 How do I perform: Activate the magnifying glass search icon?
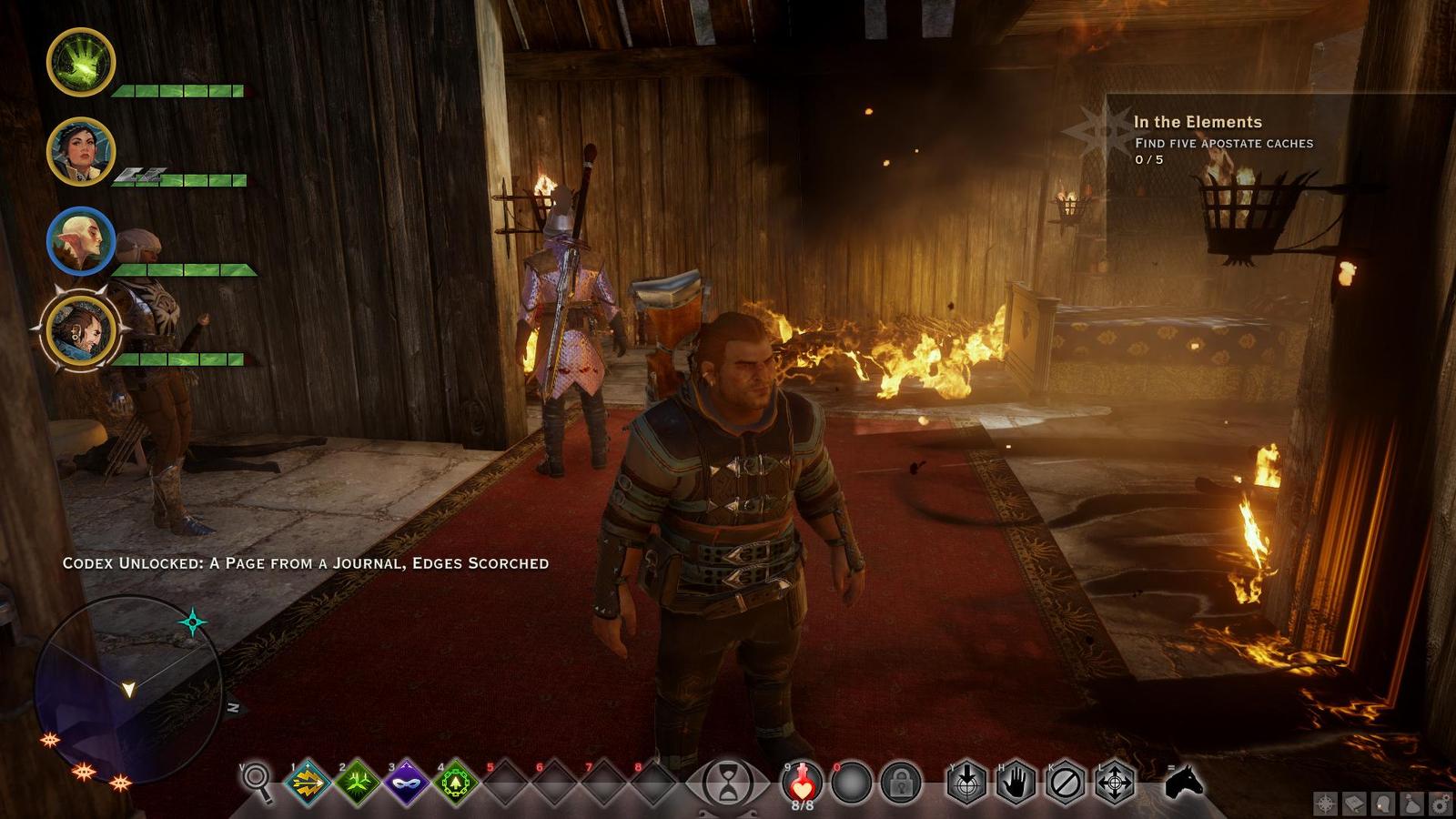click(258, 782)
